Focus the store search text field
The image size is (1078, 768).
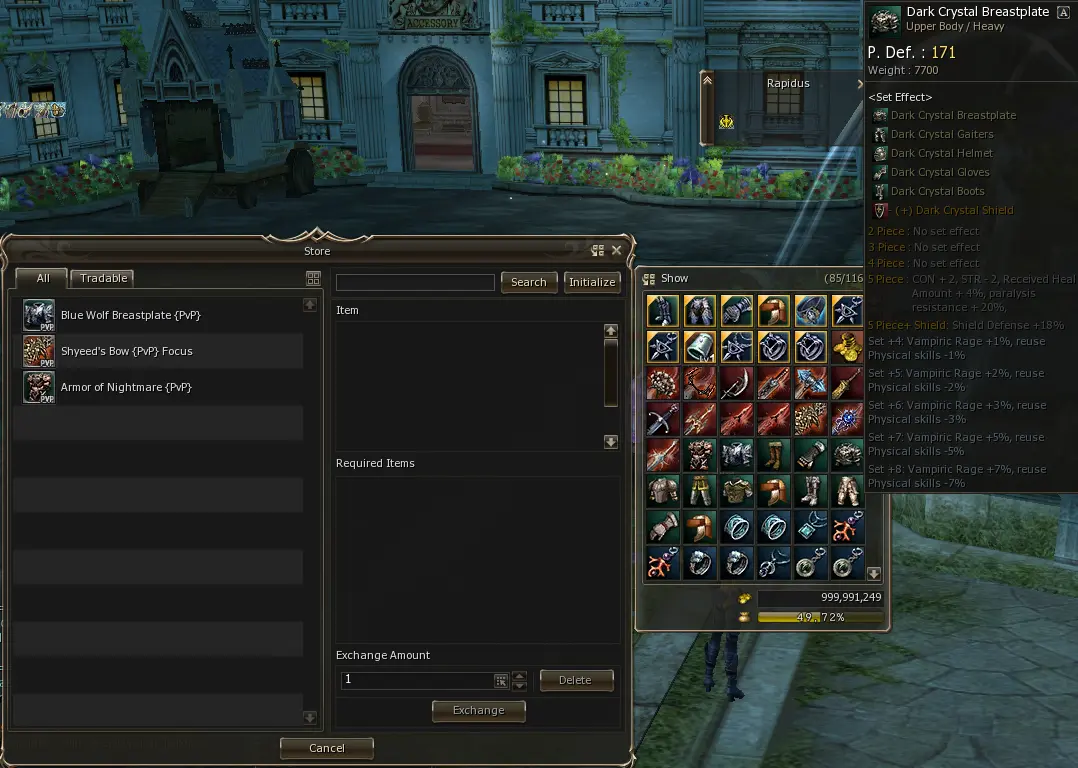[x=415, y=282]
